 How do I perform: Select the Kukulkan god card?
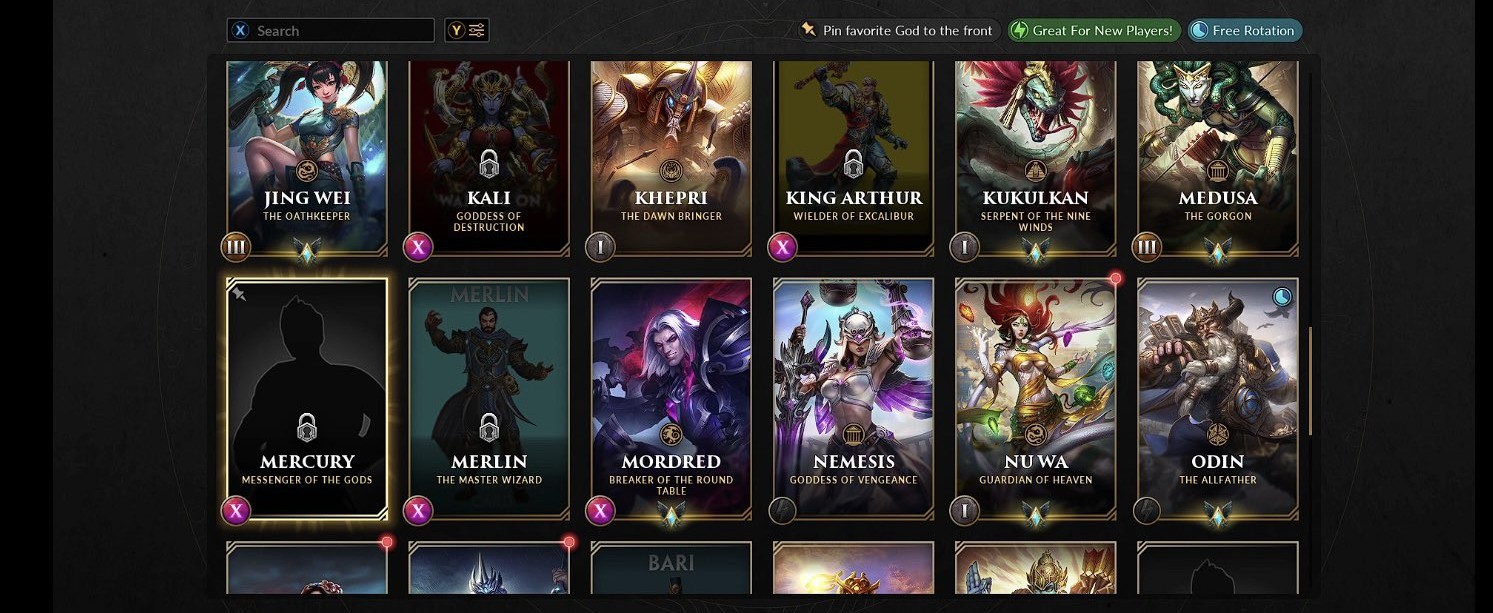[1035, 155]
